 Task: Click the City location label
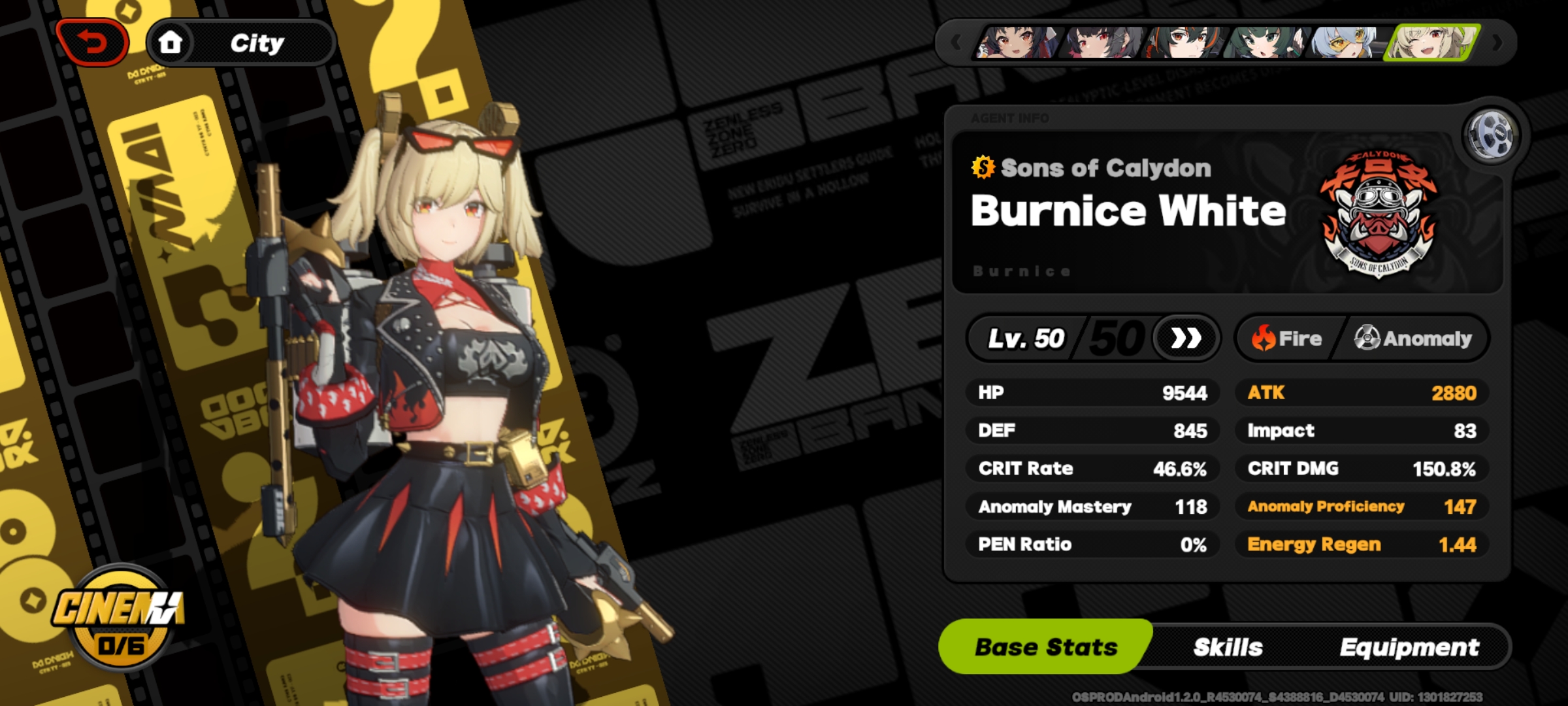coord(257,44)
